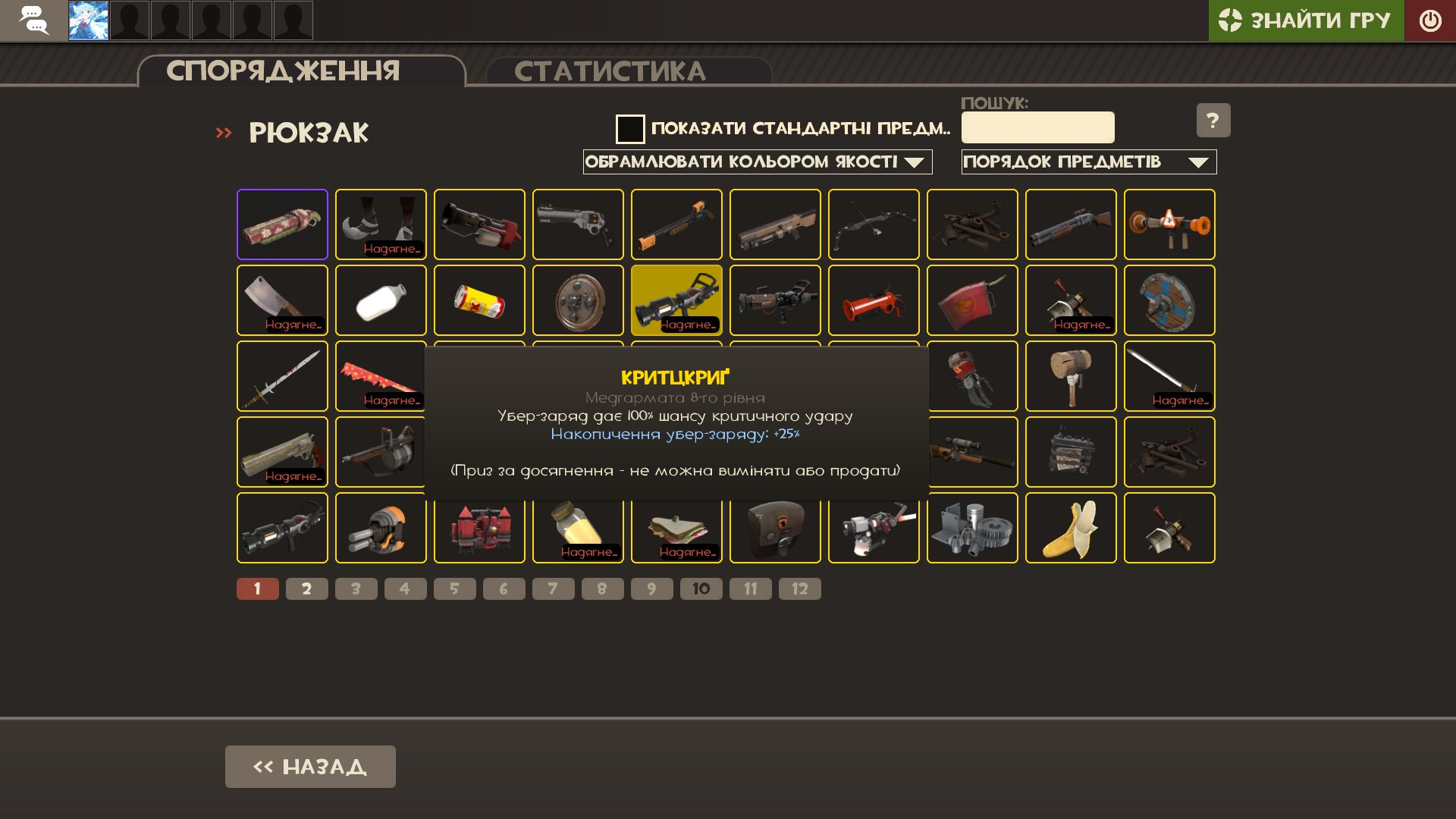
Task: Select the banana item in the backpack
Action: (x=1071, y=528)
